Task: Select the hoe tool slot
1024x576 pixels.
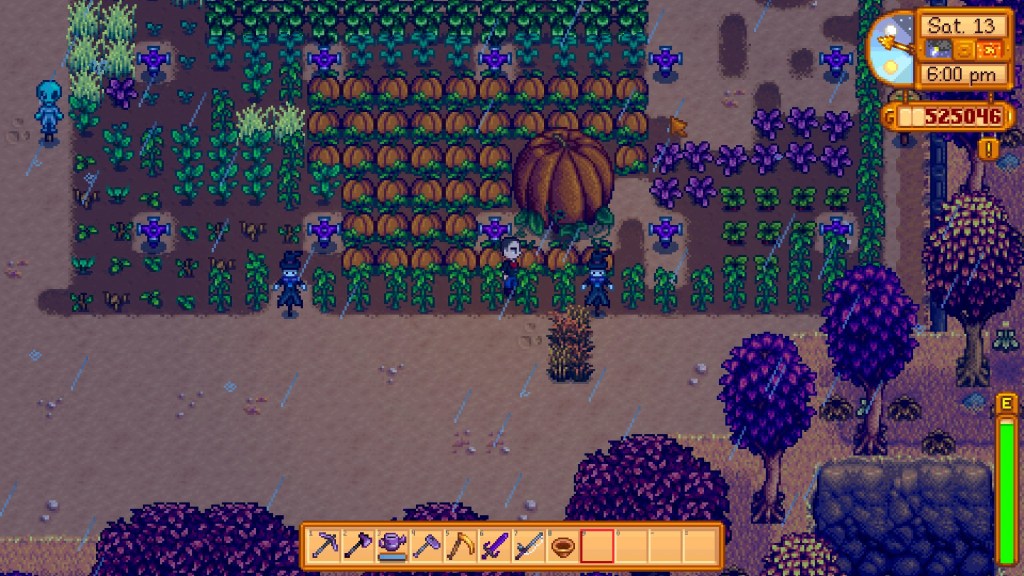Action: click(x=427, y=546)
